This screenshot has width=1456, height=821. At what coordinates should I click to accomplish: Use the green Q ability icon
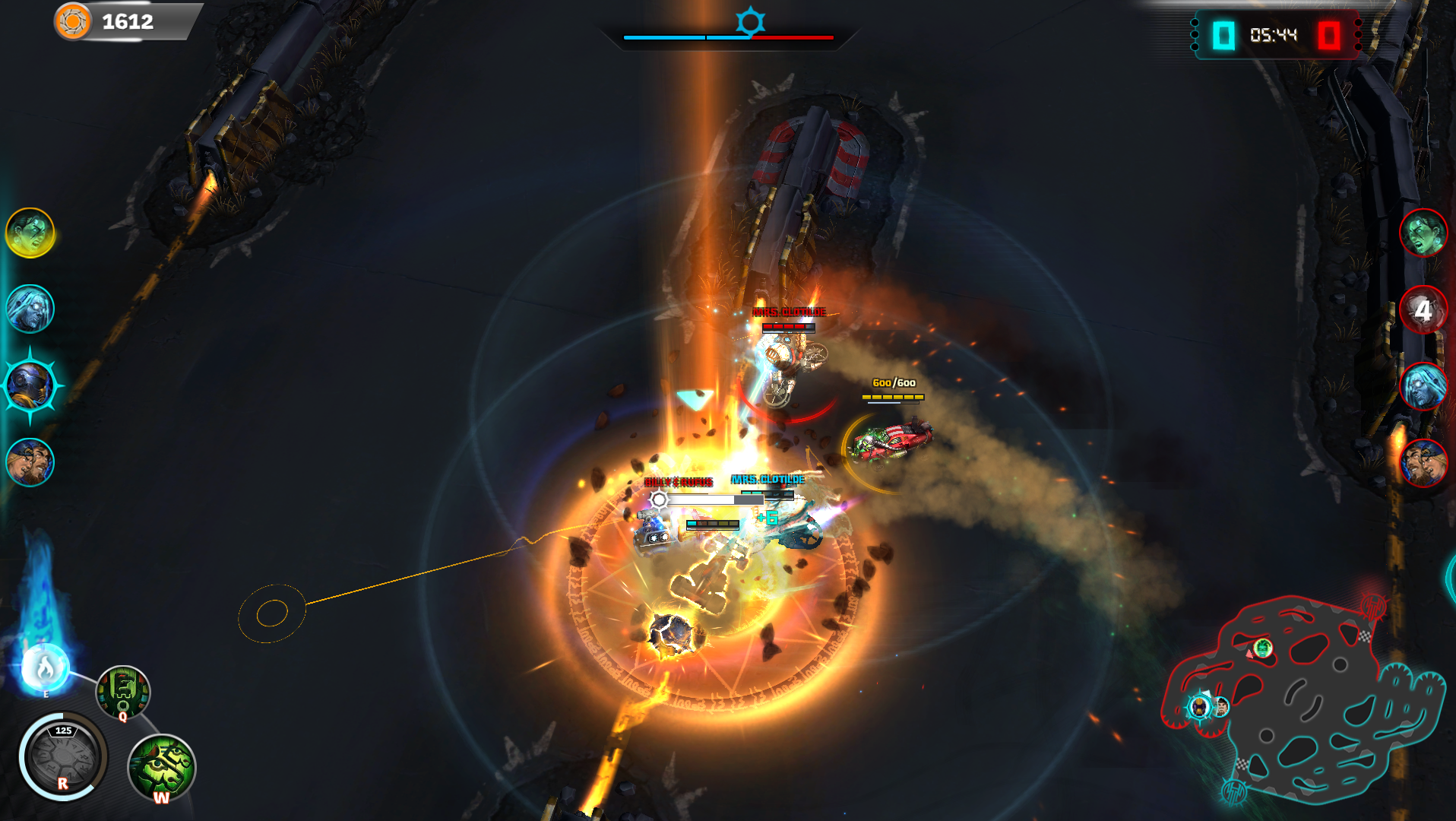123,692
